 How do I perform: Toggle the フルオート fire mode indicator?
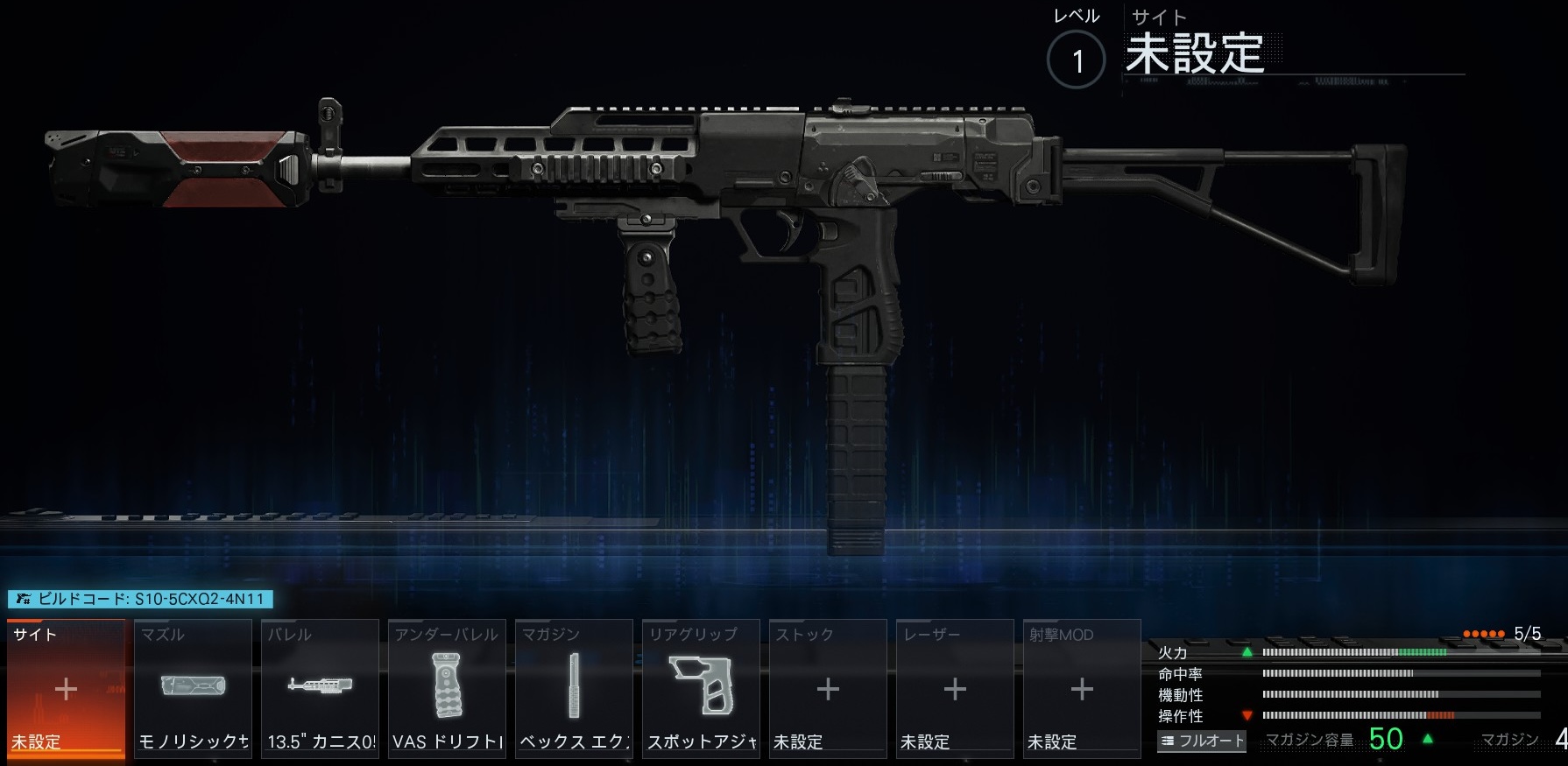click(1202, 741)
